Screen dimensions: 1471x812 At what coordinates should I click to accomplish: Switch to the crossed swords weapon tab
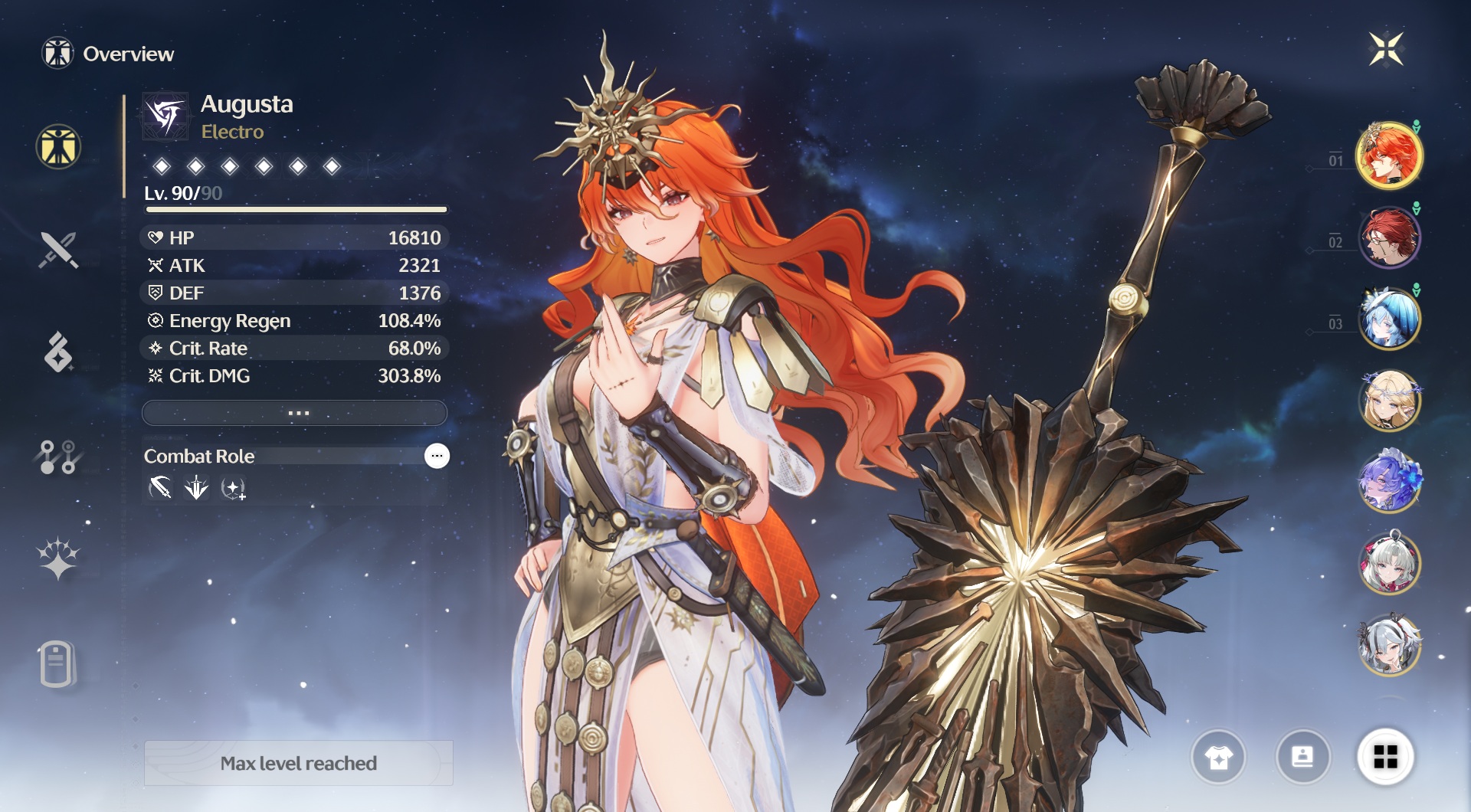pyautogui.click(x=58, y=250)
